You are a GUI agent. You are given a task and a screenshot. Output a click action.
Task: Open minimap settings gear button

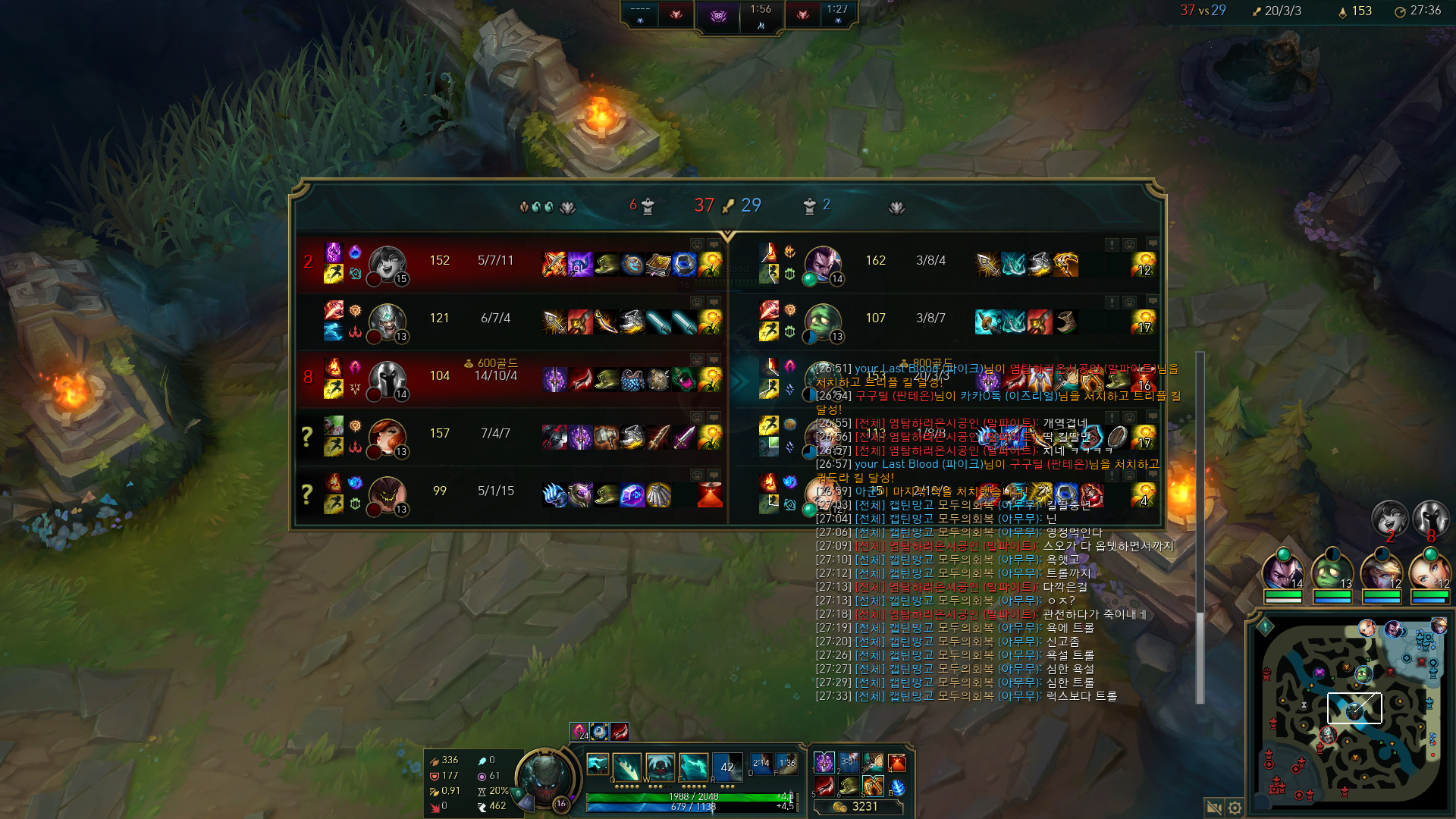1235,808
